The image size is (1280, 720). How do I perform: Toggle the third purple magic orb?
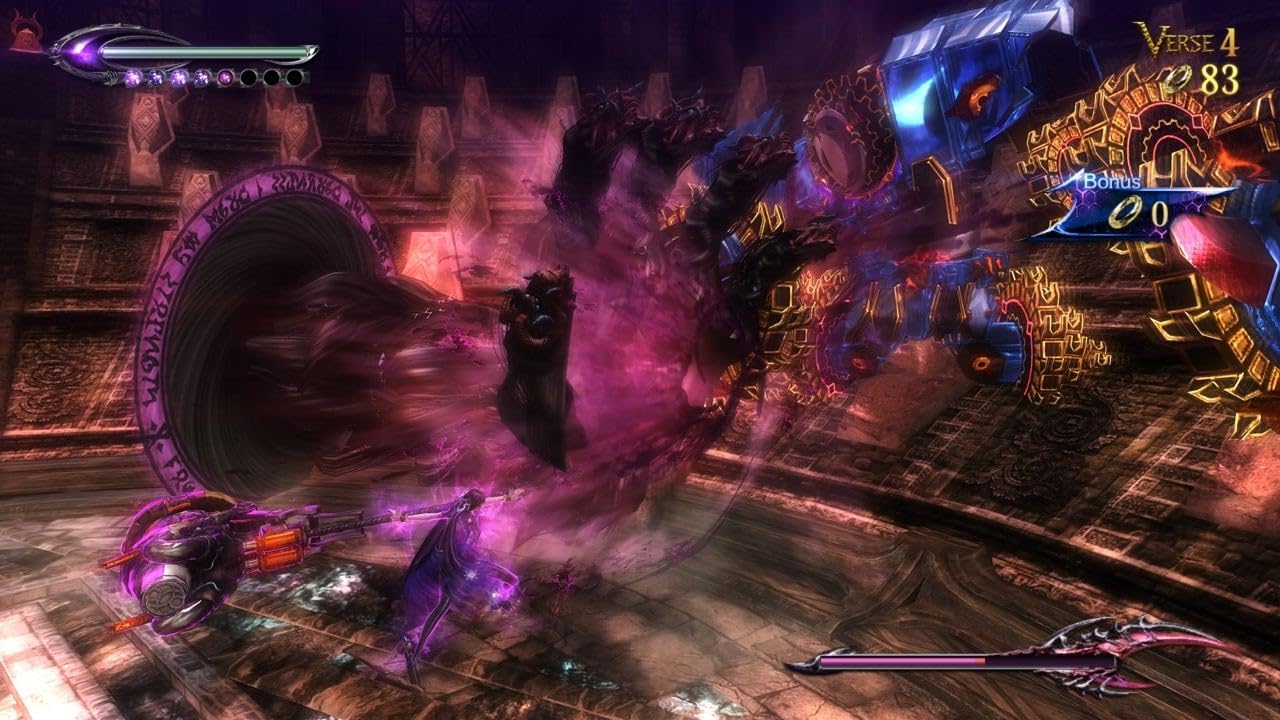coord(180,78)
